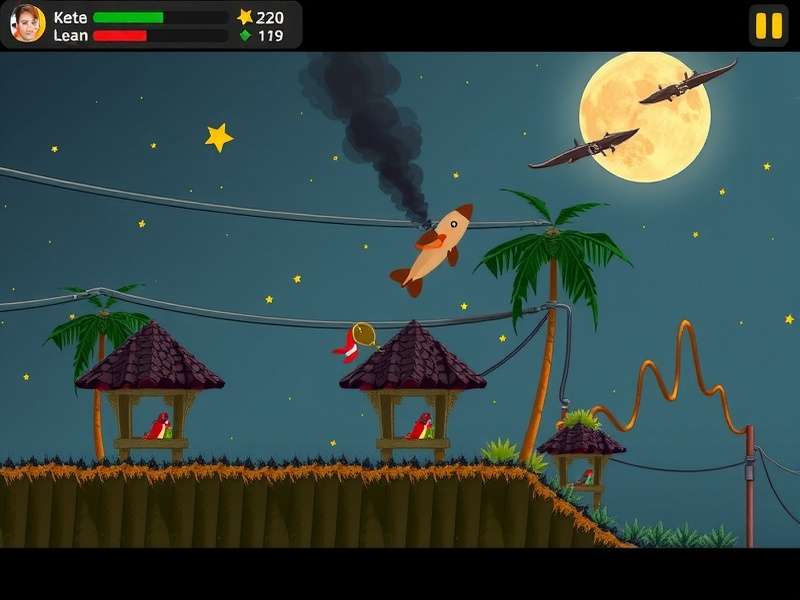
Task: Pause the game with the yellow pause button
Action: [768, 25]
